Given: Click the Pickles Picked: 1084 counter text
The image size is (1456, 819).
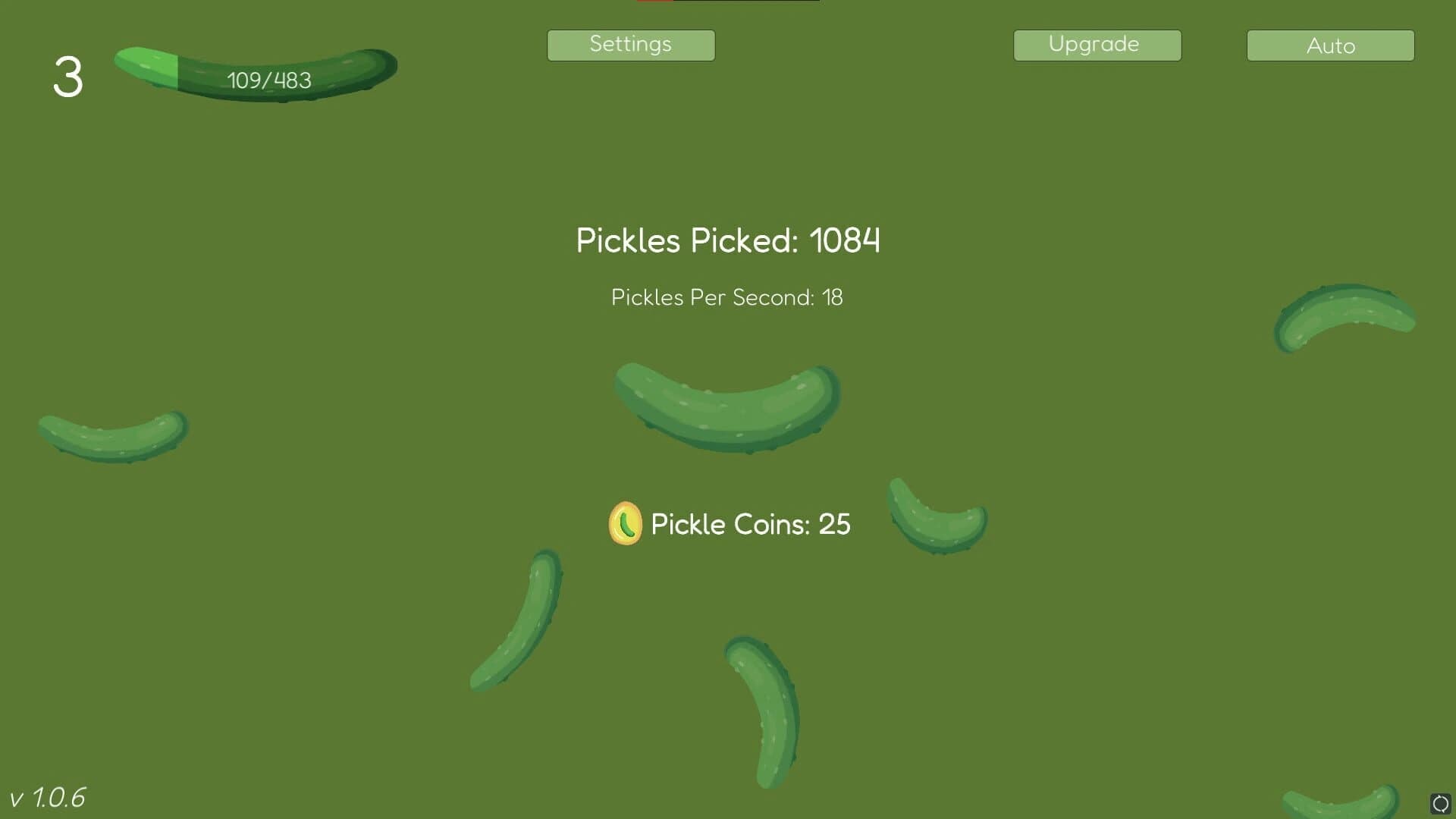Looking at the screenshot, I should tap(727, 241).
